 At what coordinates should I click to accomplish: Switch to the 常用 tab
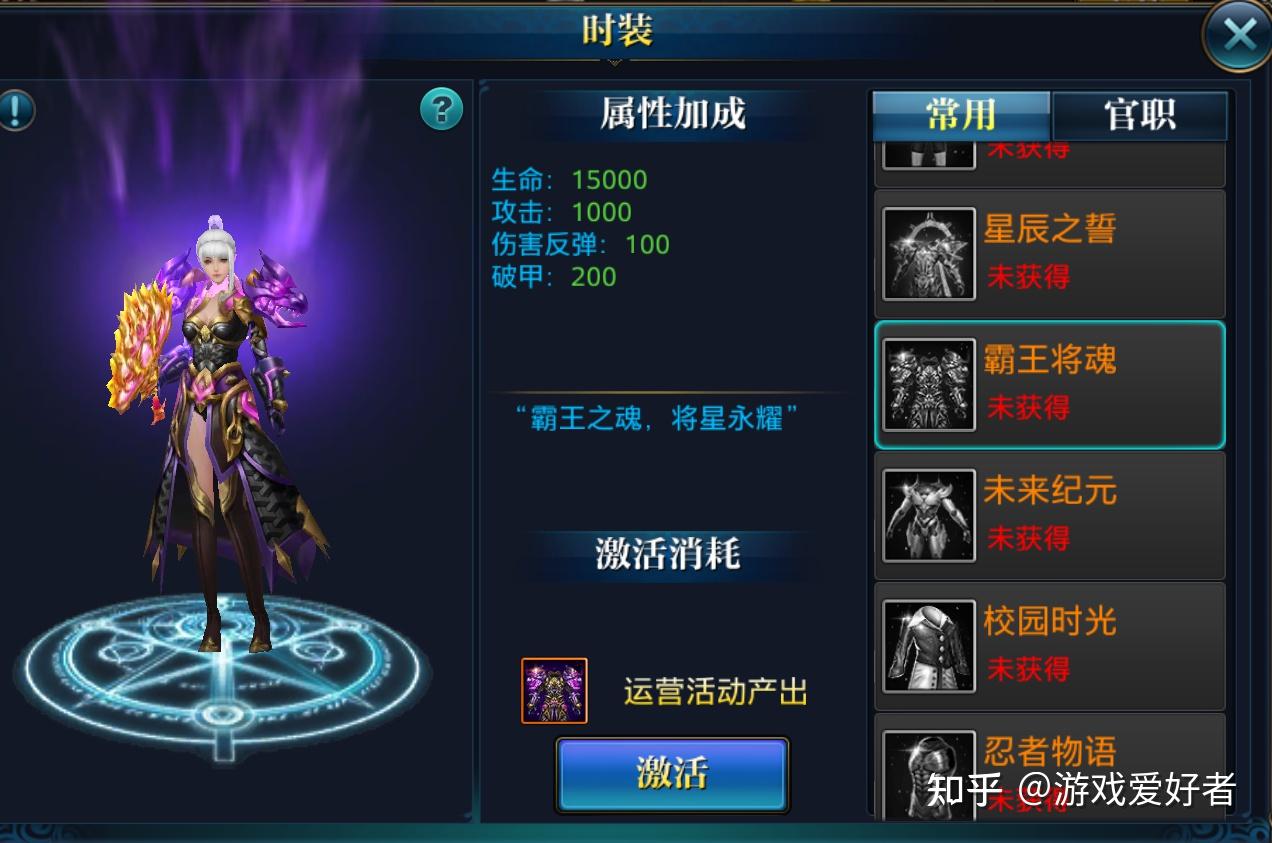coord(961,116)
